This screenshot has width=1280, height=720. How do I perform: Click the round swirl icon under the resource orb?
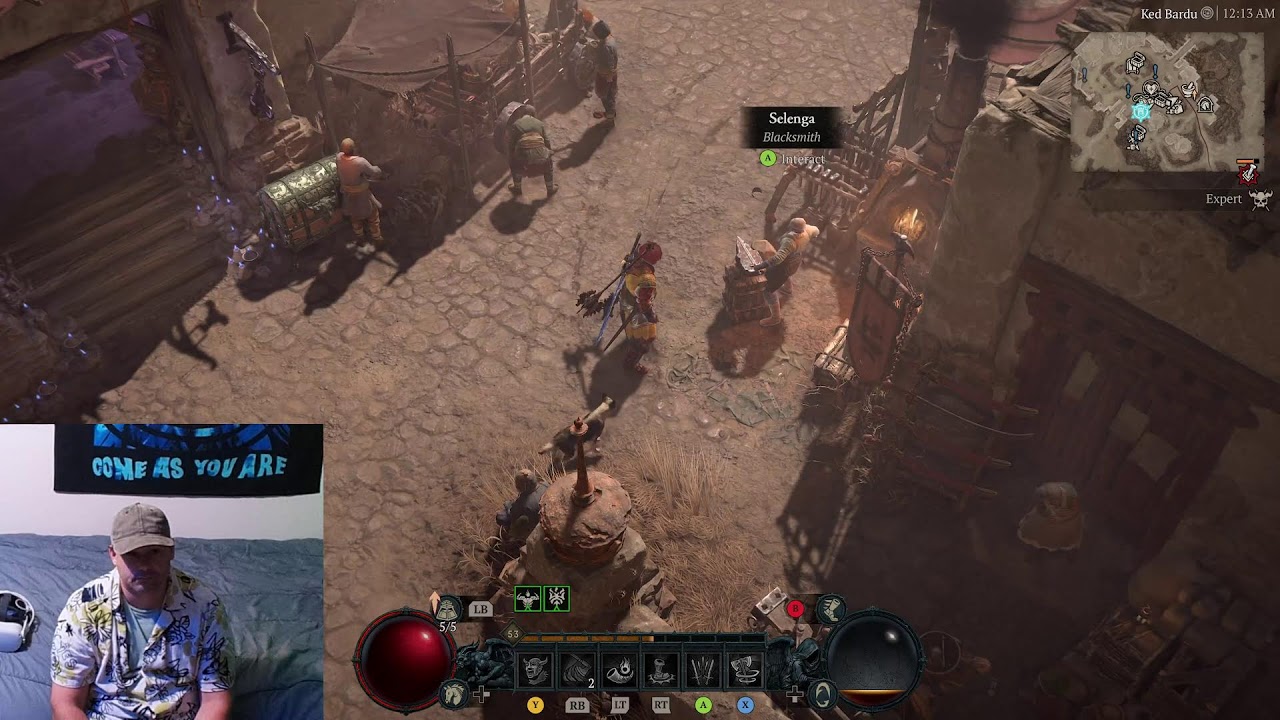coord(823,693)
